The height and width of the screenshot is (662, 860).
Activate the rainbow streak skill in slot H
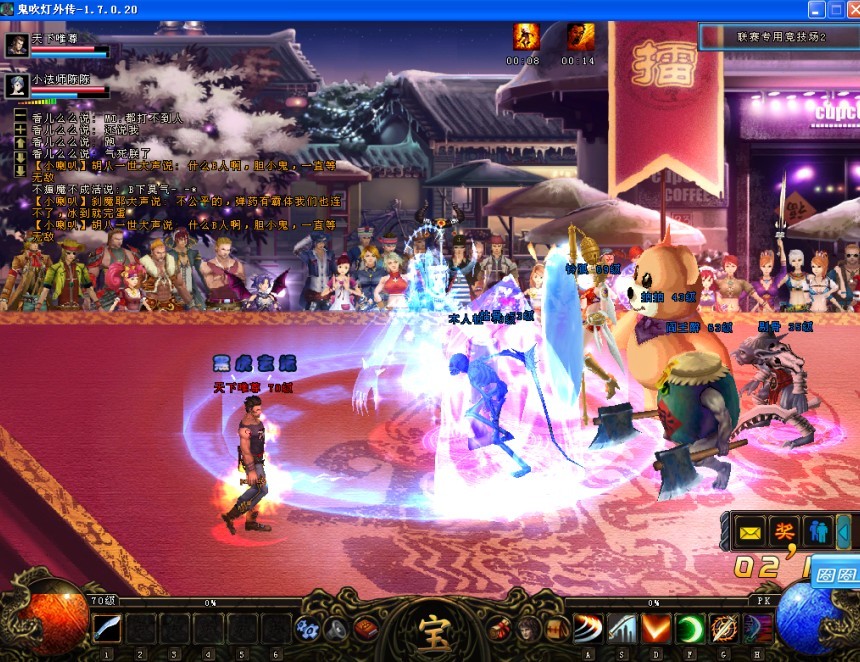[x=757, y=629]
